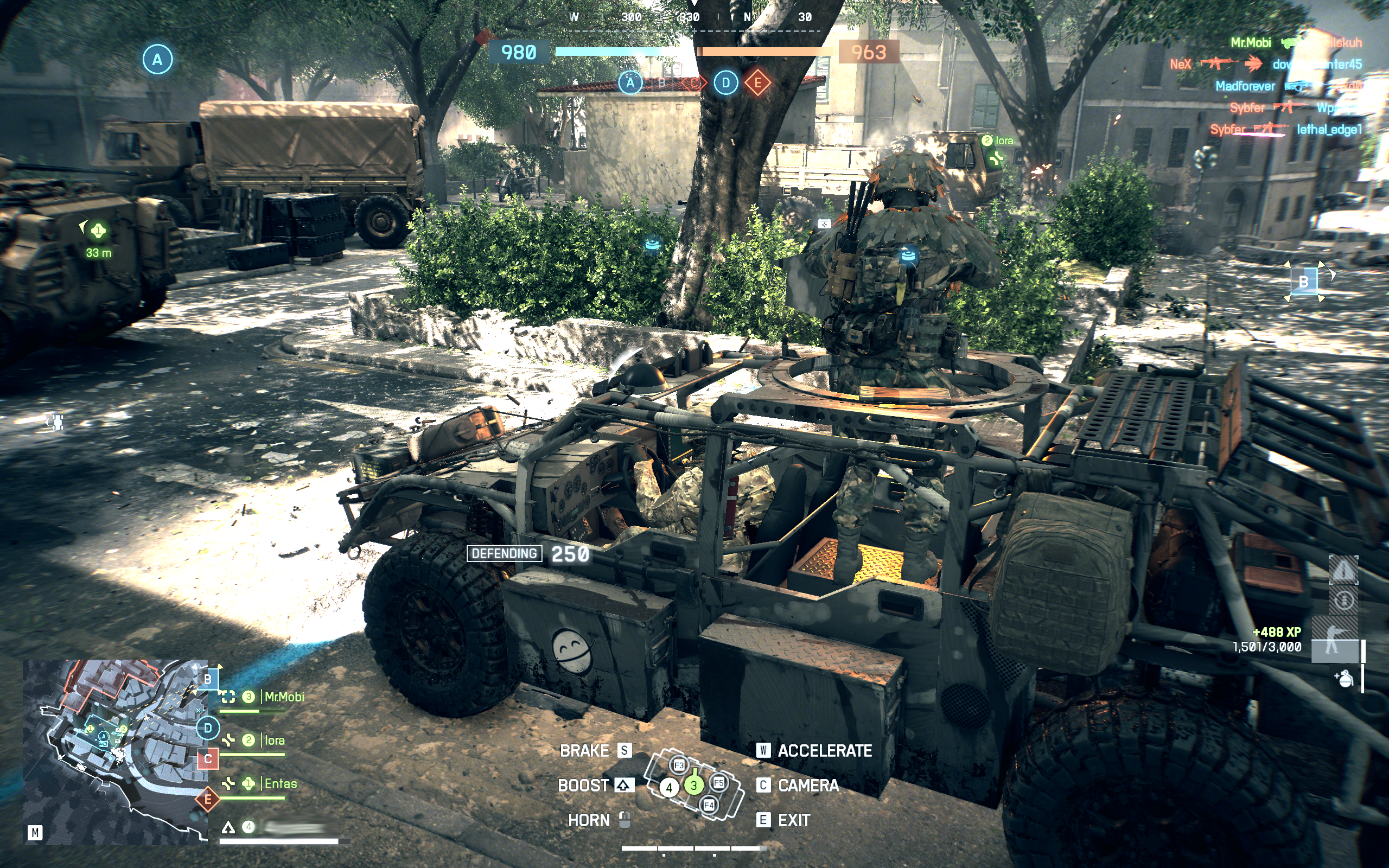
Task: Open the minimap
Action: (x=115, y=751)
